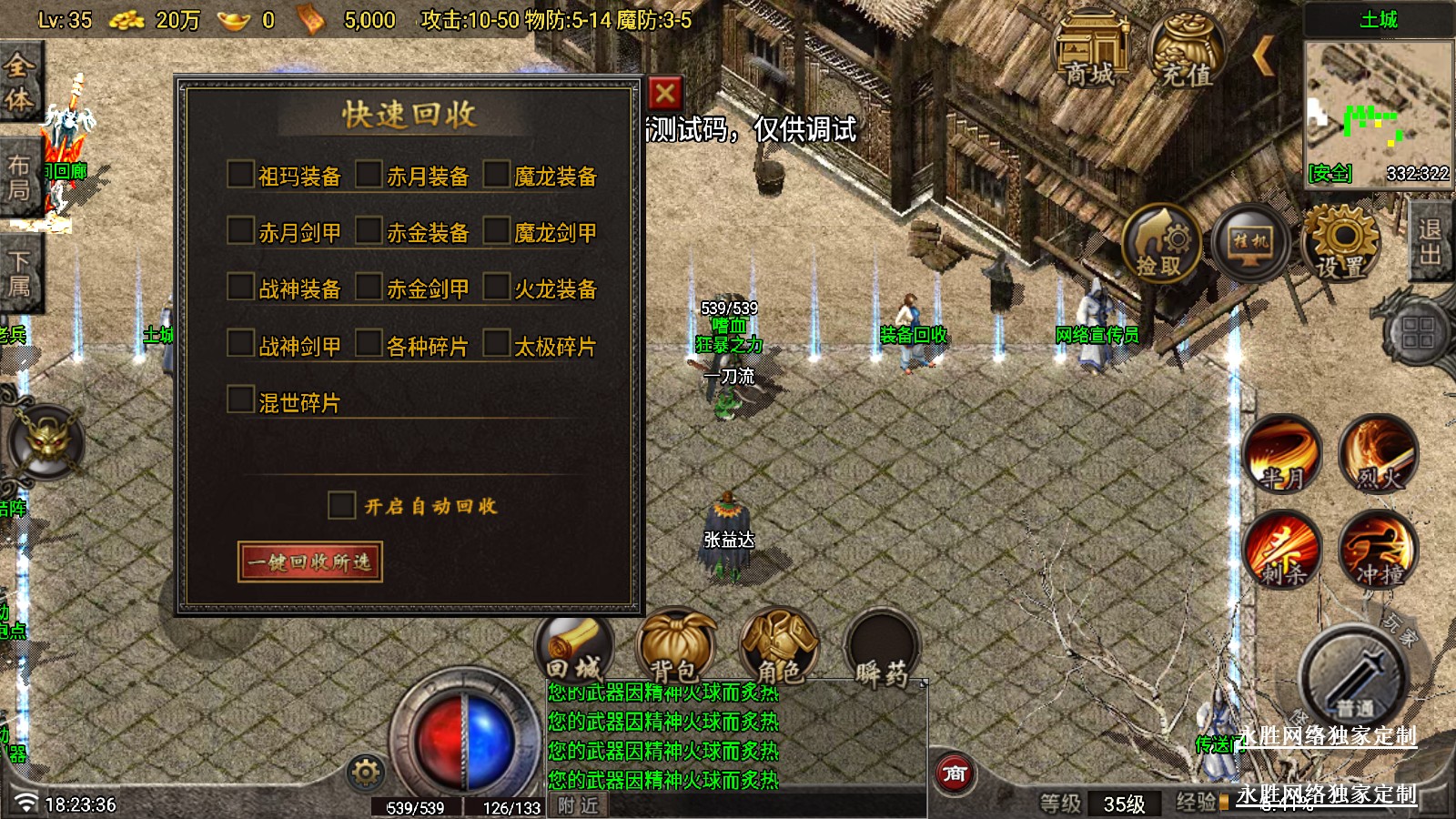Activate the 烈火 skill
Image resolution: width=1456 pixels, height=819 pixels.
tap(1378, 453)
